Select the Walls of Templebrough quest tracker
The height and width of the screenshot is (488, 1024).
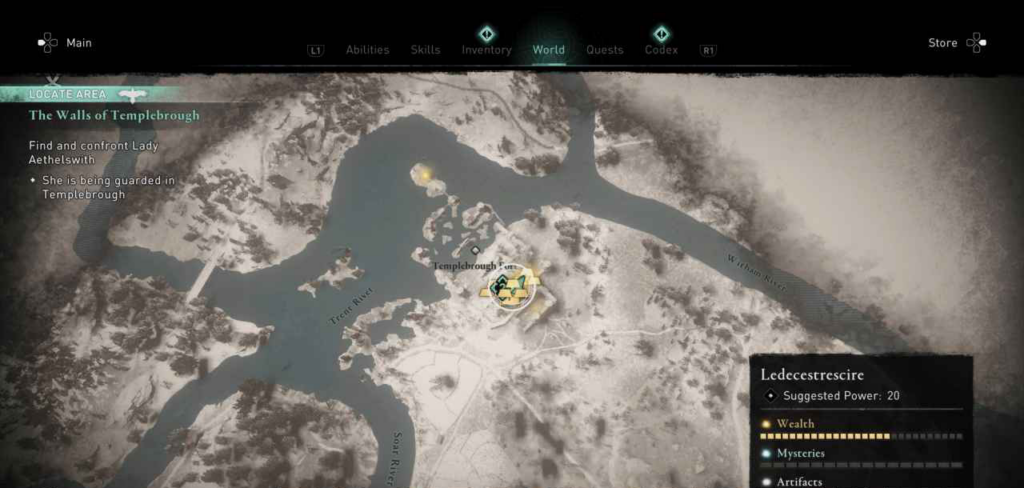[113, 115]
